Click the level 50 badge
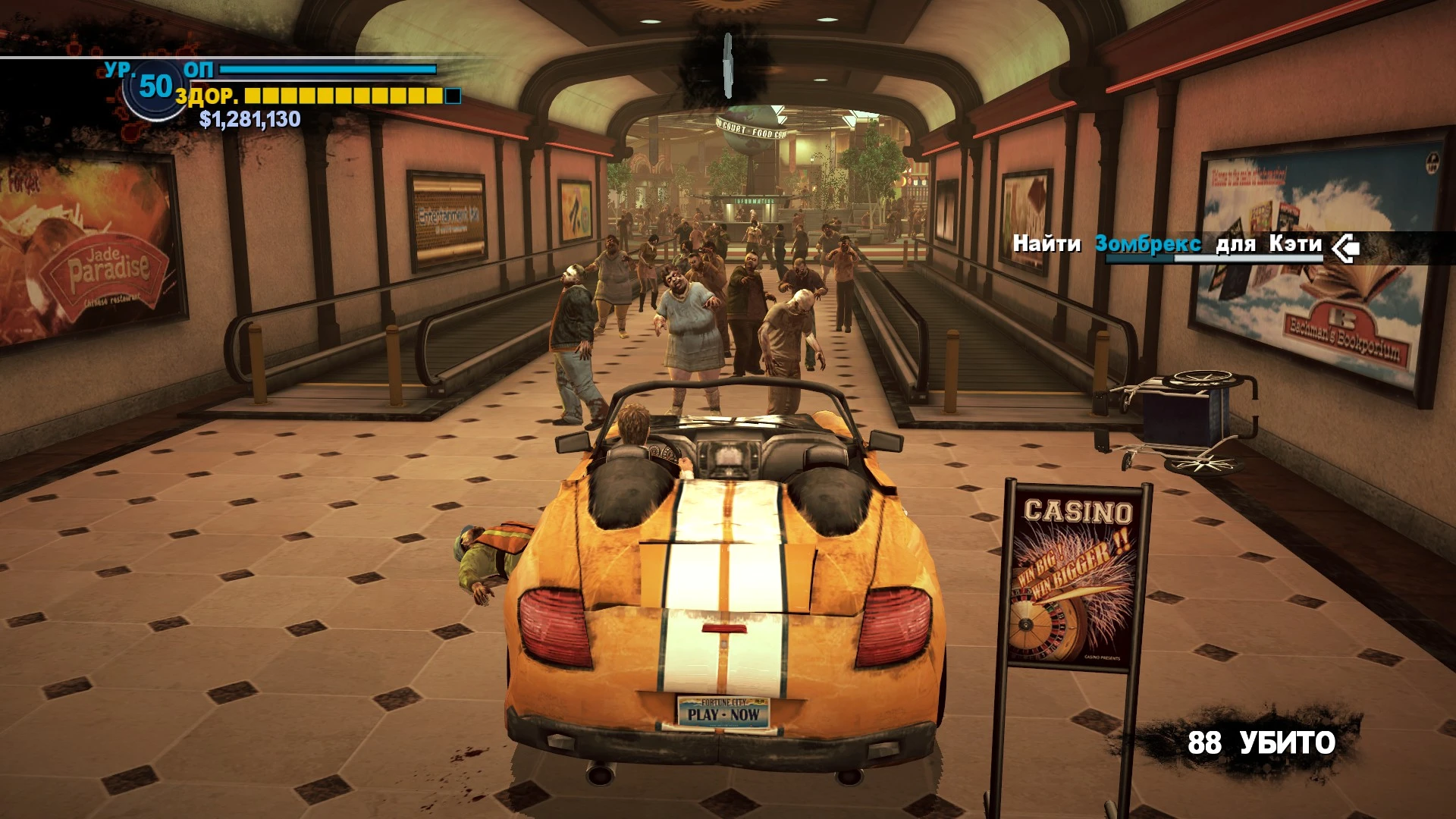 click(155, 87)
